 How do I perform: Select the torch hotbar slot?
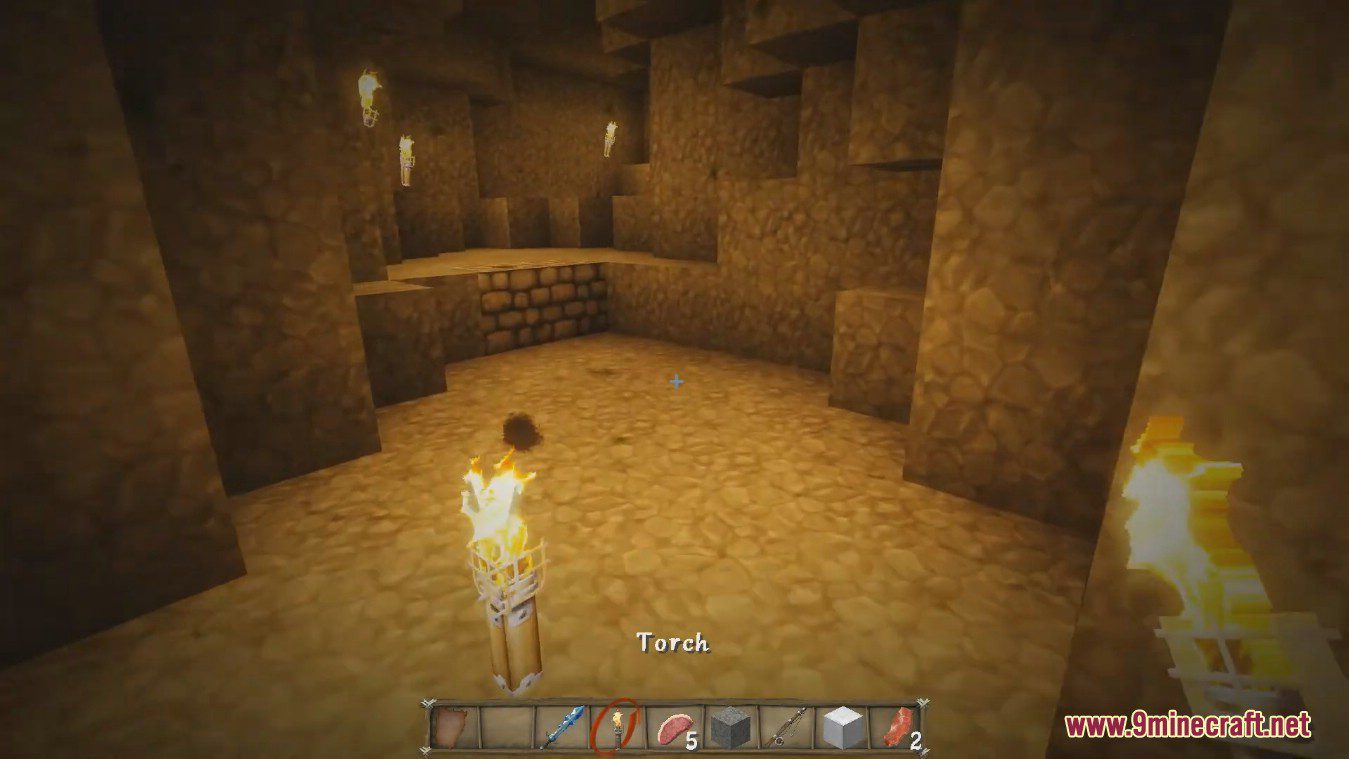615,726
